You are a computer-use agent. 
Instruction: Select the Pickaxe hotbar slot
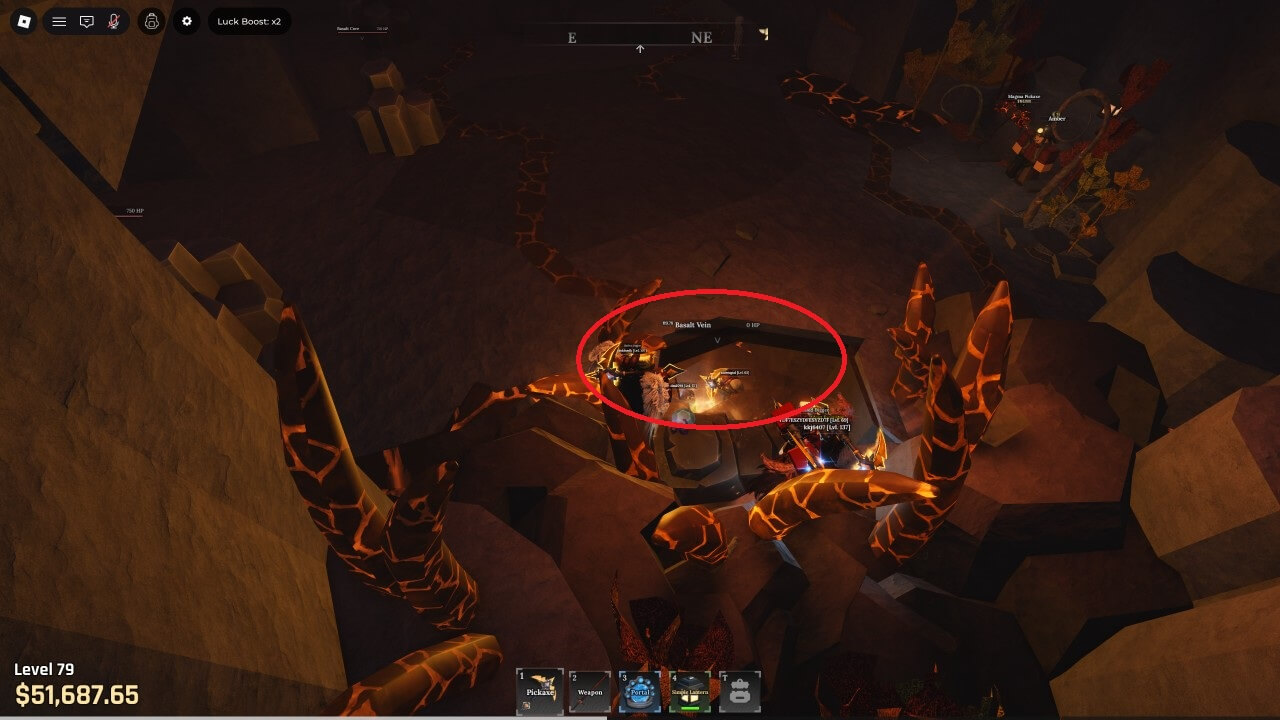pyautogui.click(x=540, y=691)
